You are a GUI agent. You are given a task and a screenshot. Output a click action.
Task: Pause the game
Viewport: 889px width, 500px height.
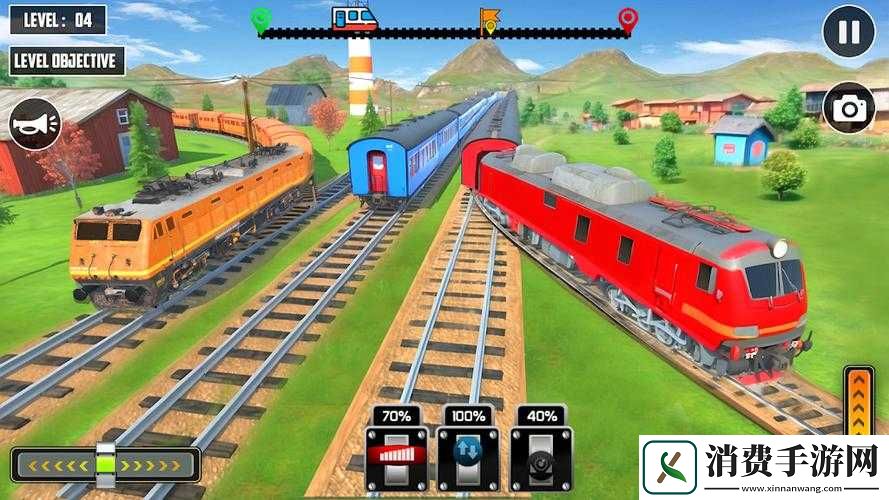848,31
